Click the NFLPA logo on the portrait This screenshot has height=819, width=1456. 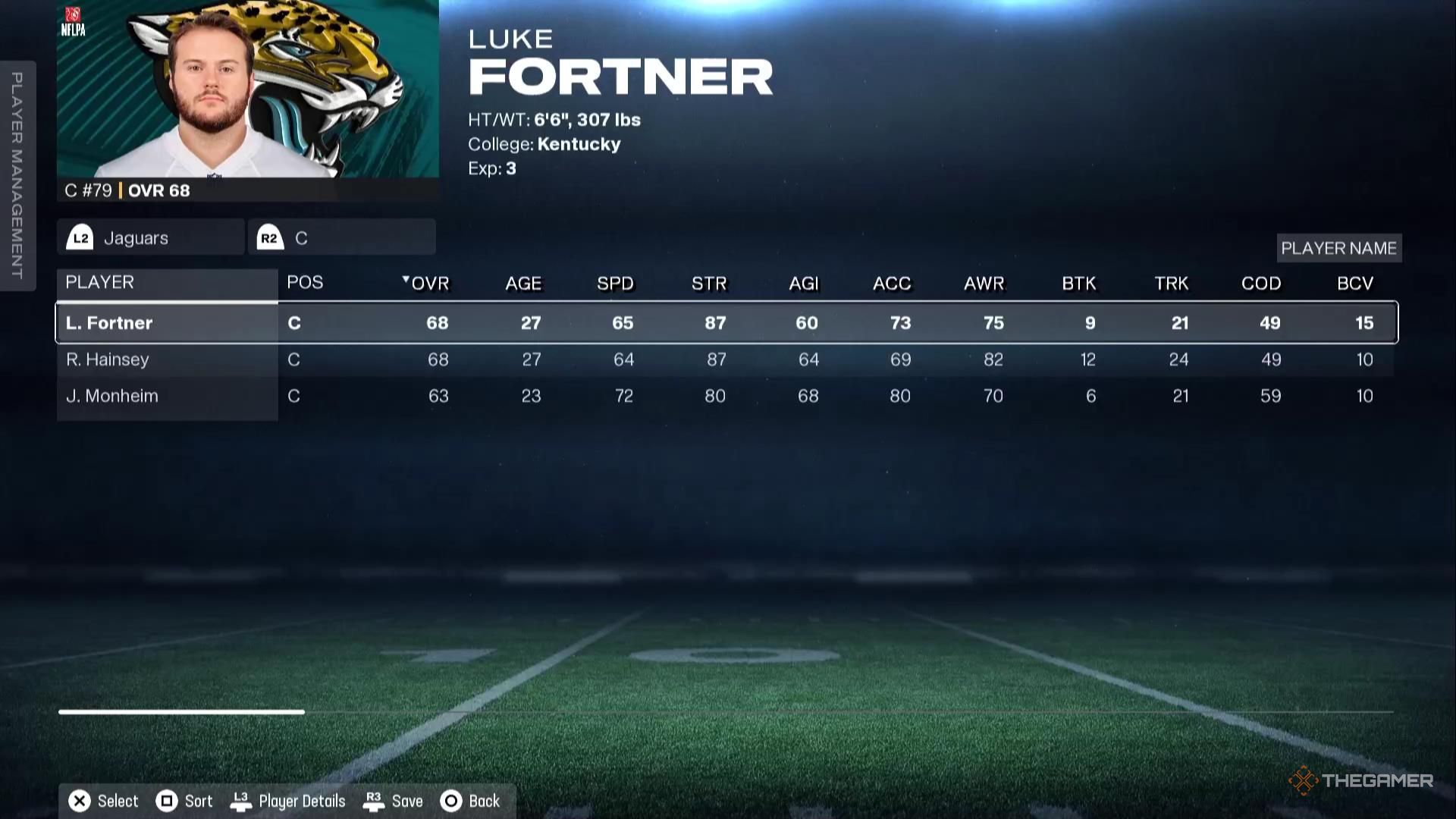[73, 18]
